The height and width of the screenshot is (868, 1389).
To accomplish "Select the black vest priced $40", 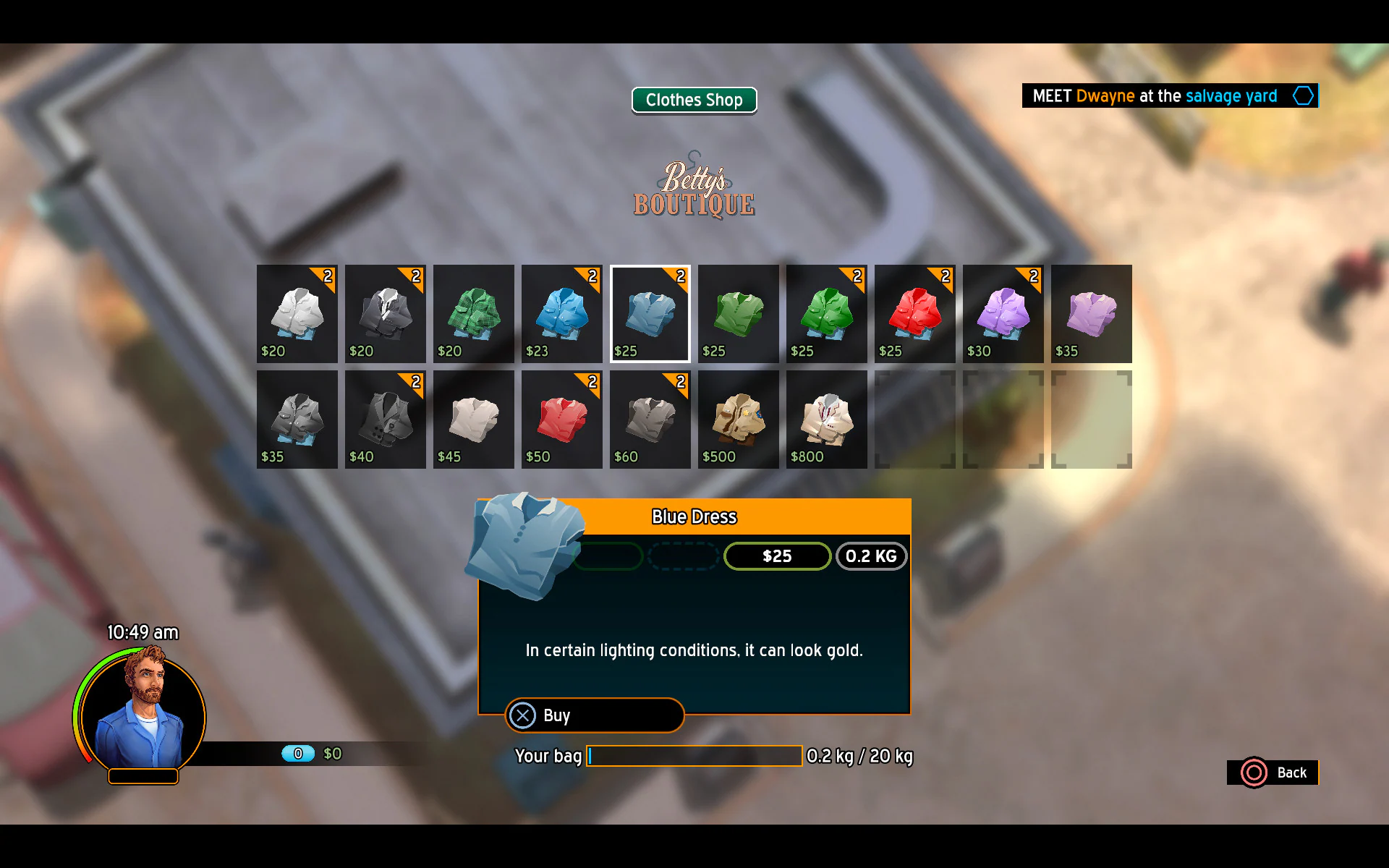I will (385, 420).
